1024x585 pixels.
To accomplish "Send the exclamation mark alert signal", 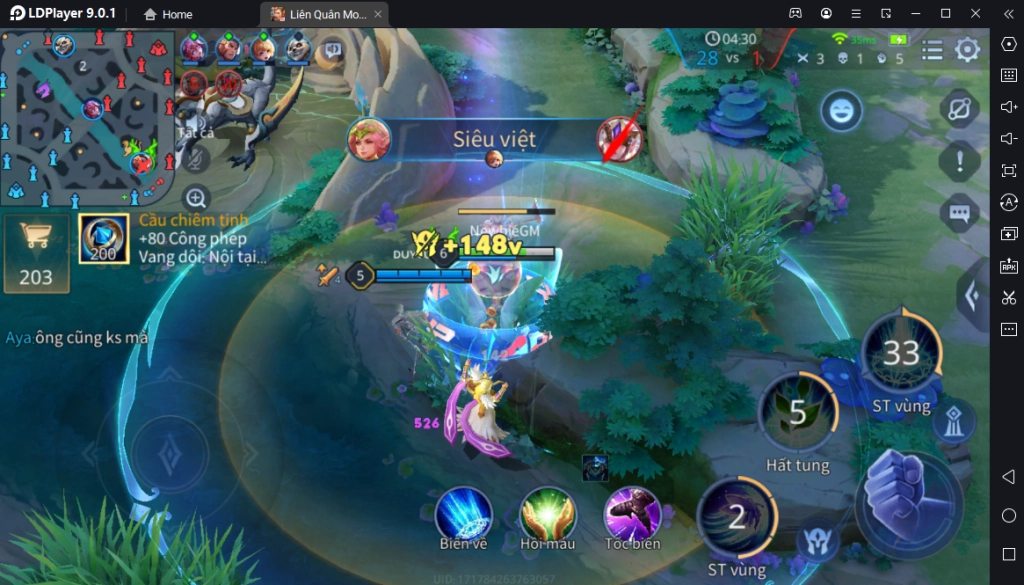I will [960, 159].
